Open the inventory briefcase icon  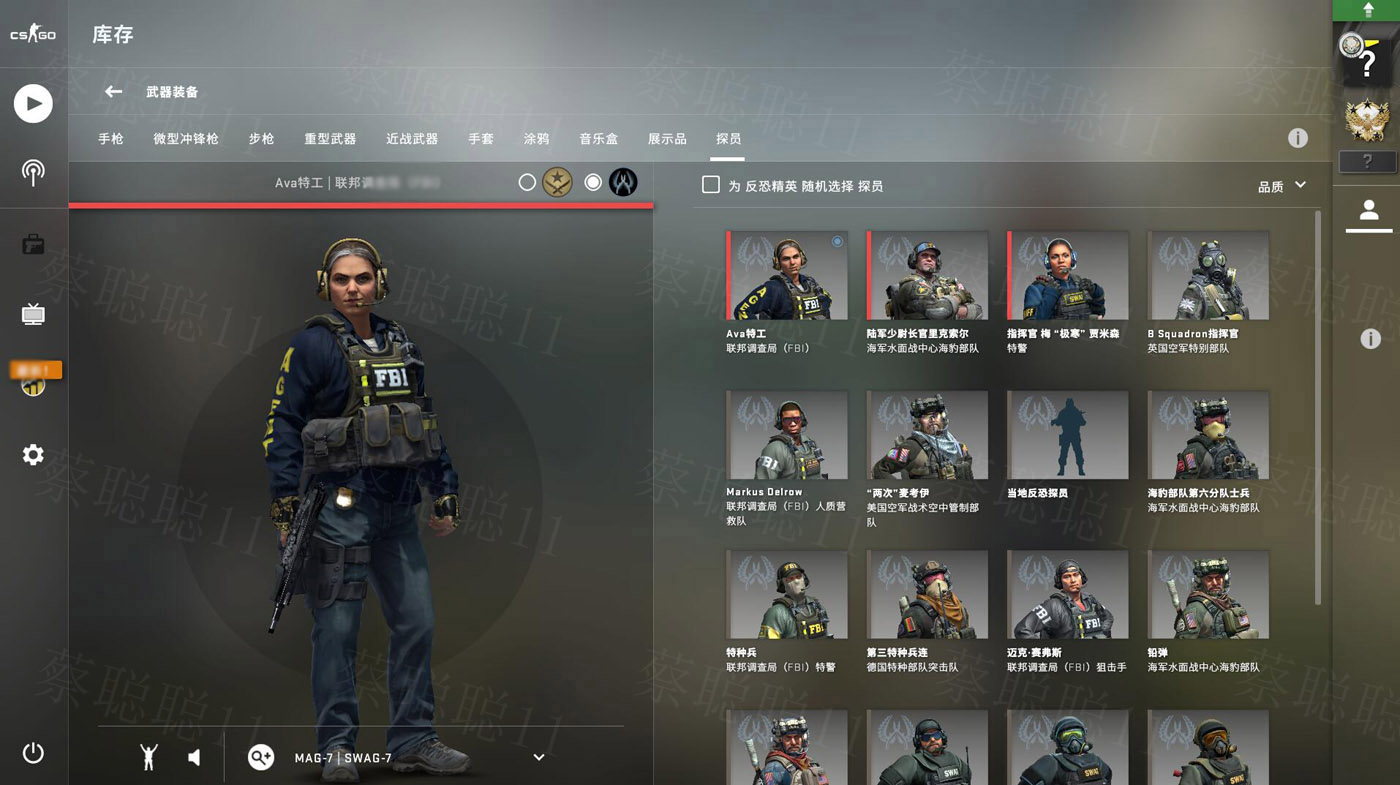click(33, 244)
